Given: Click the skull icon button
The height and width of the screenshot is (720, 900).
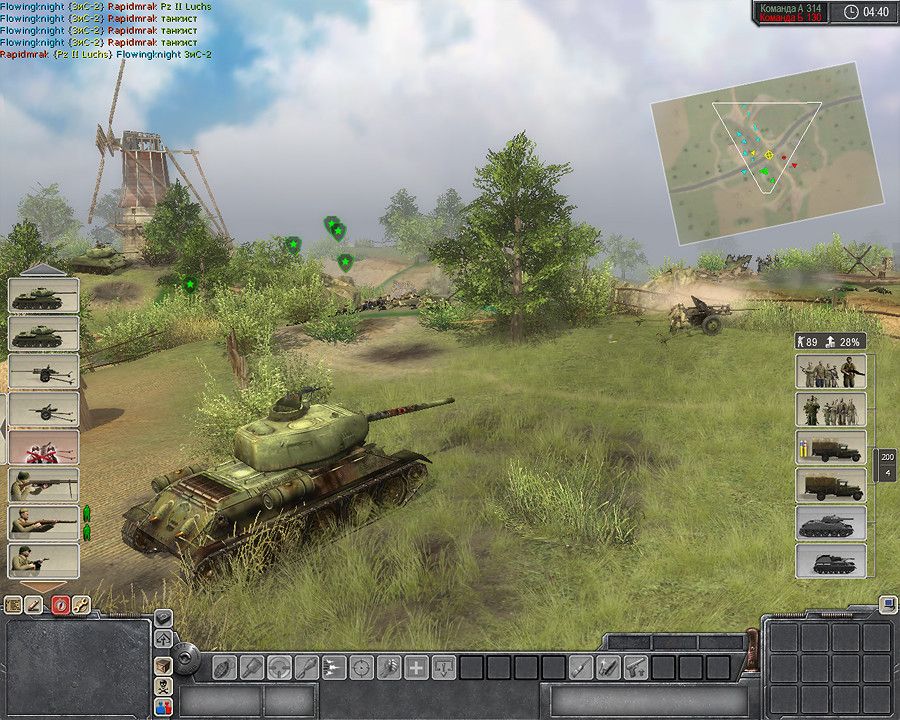Looking at the screenshot, I should pos(163,687).
